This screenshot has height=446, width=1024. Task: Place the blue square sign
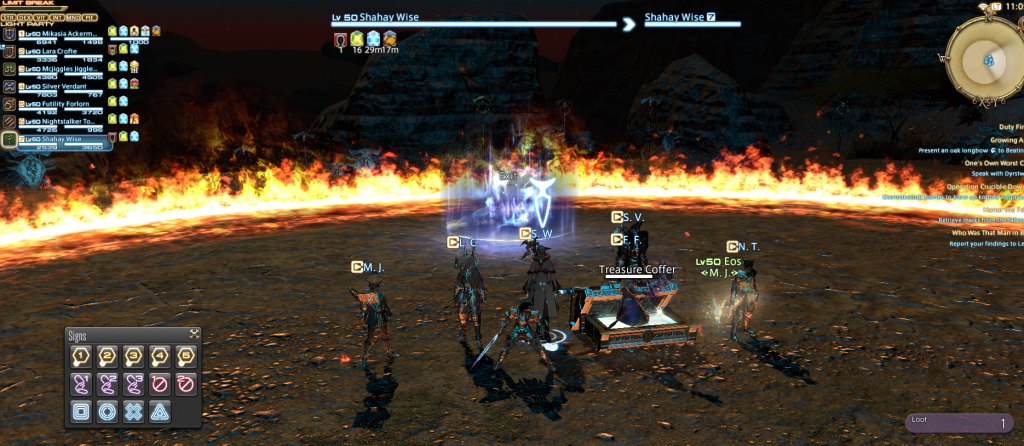[82, 410]
